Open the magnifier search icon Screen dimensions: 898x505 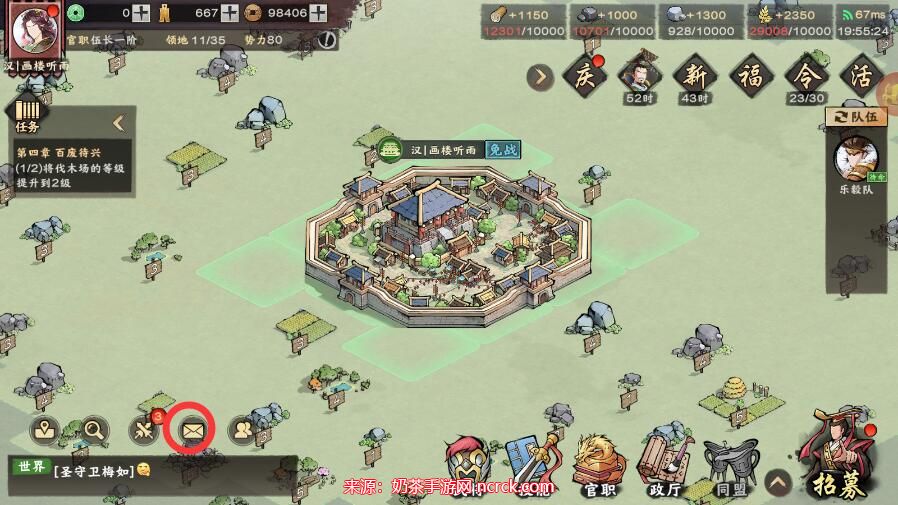[x=95, y=430]
